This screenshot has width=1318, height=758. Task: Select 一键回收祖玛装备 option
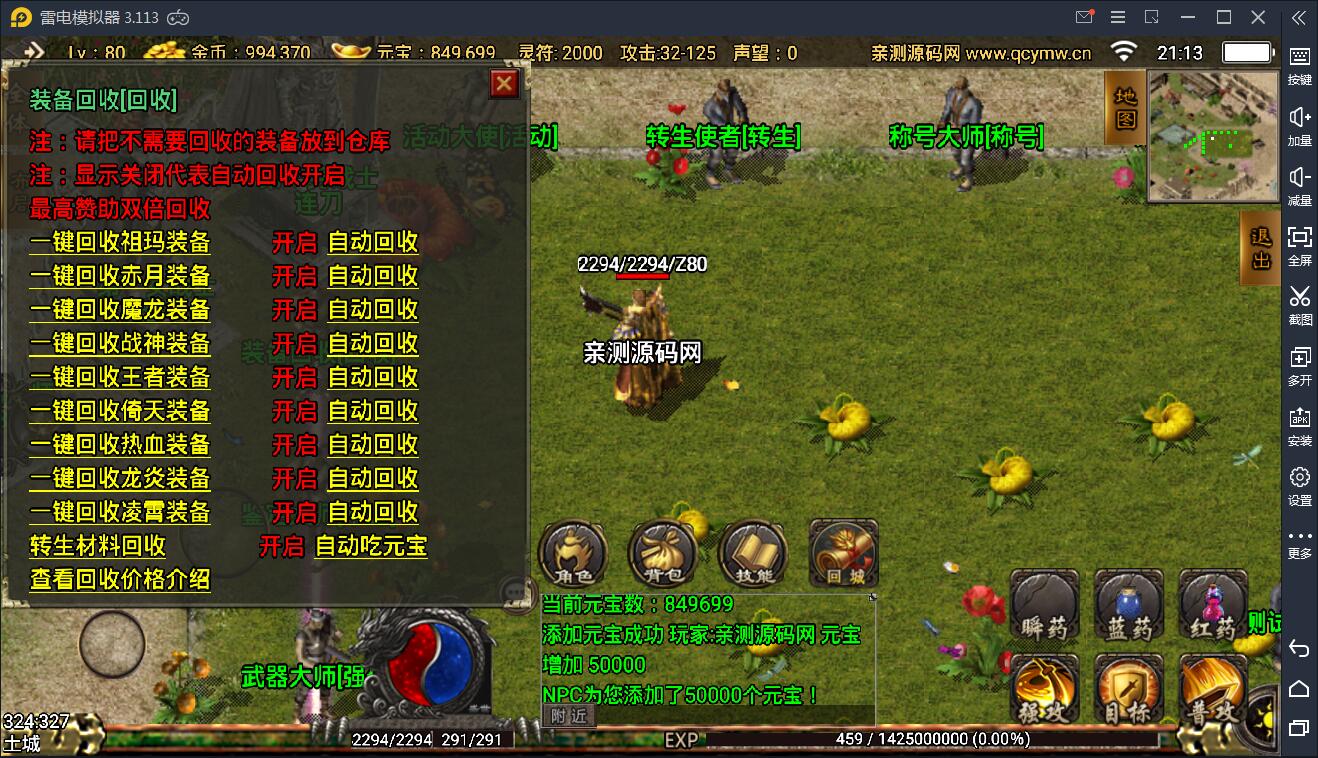pyautogui.click(x=120, y=242)
